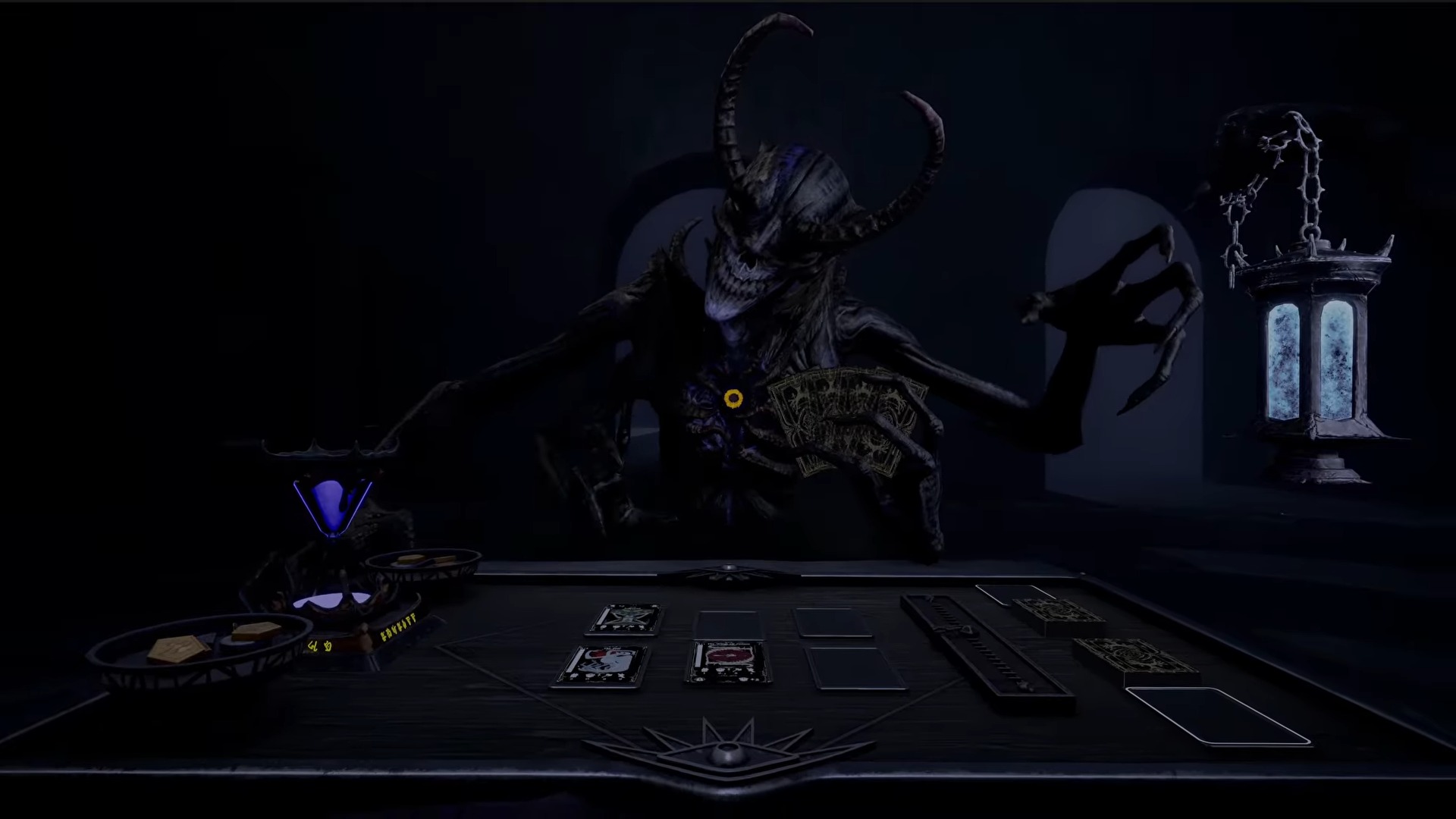
Task: Draw from the nearer face-down deck
Action: (x=1134, y=659)
